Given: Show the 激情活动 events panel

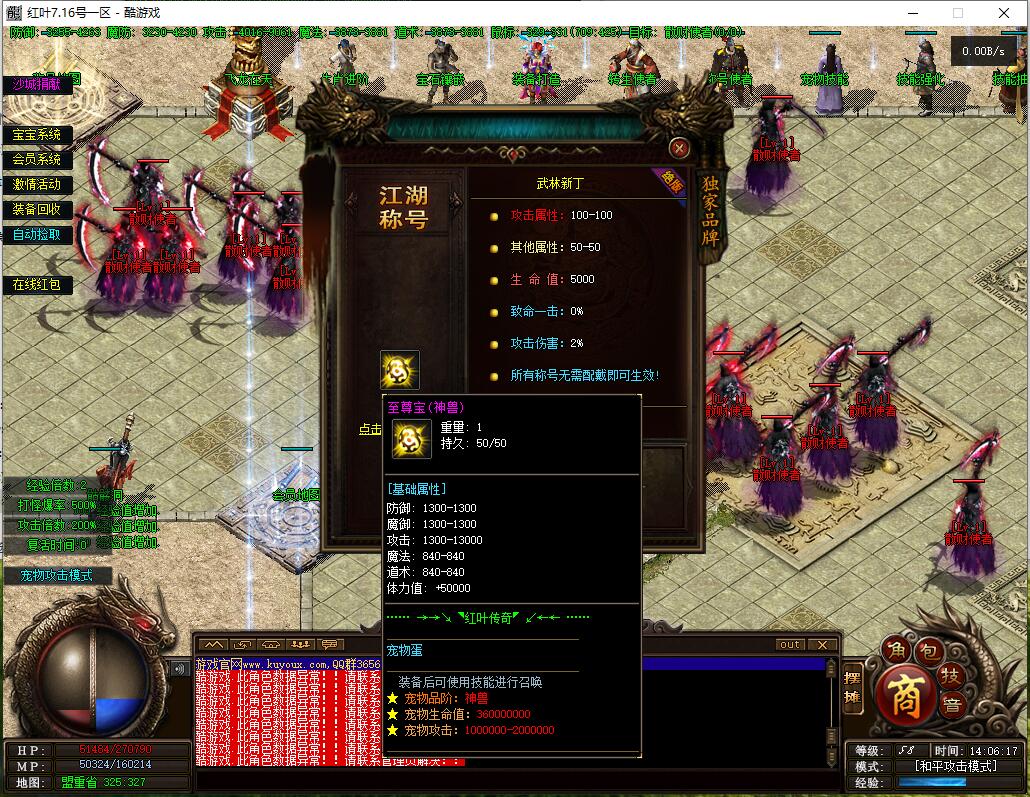Looking at the screenshot, I should (x=36, y=185).
